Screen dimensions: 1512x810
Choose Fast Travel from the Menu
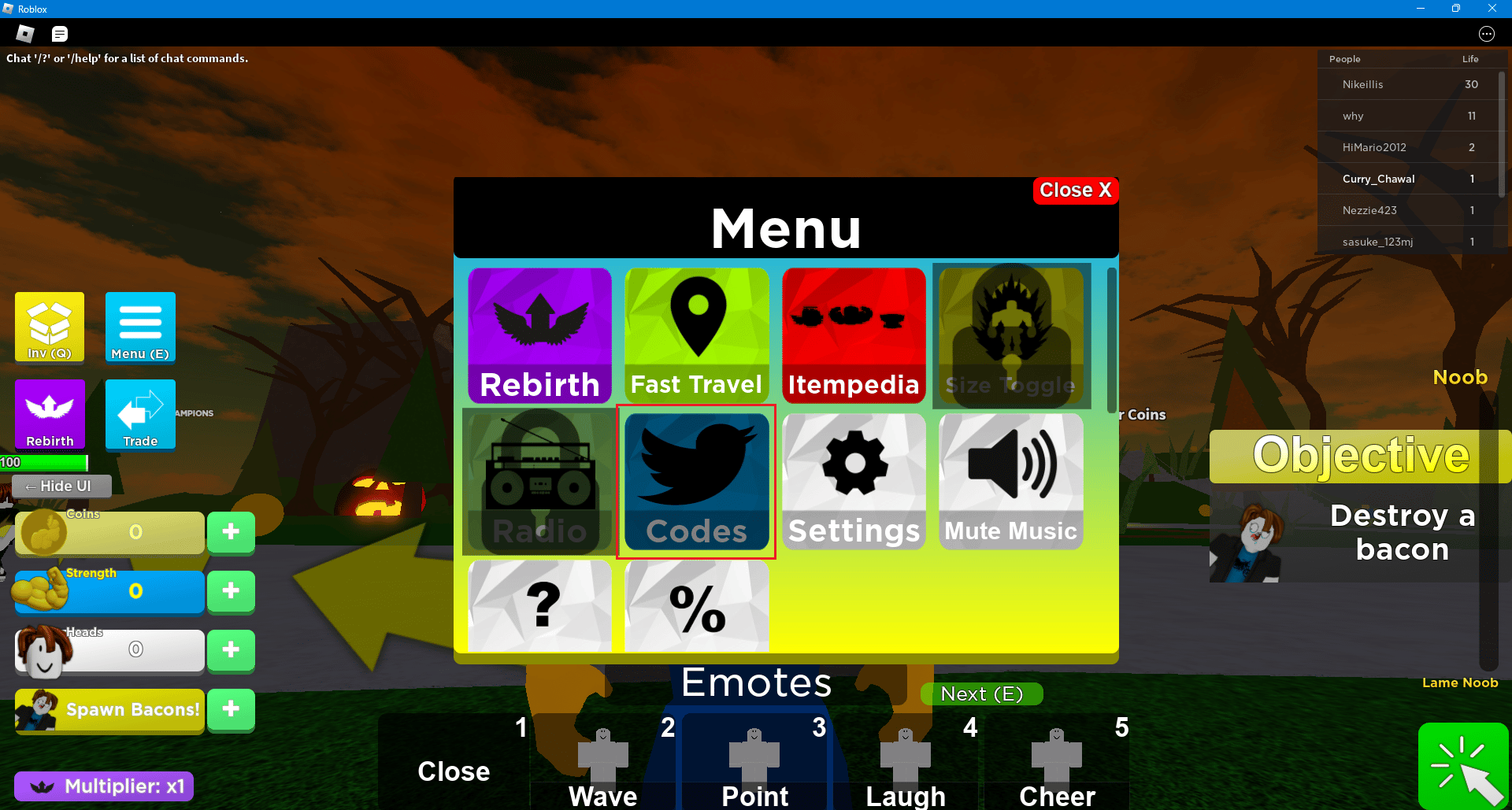coord(696,335)
